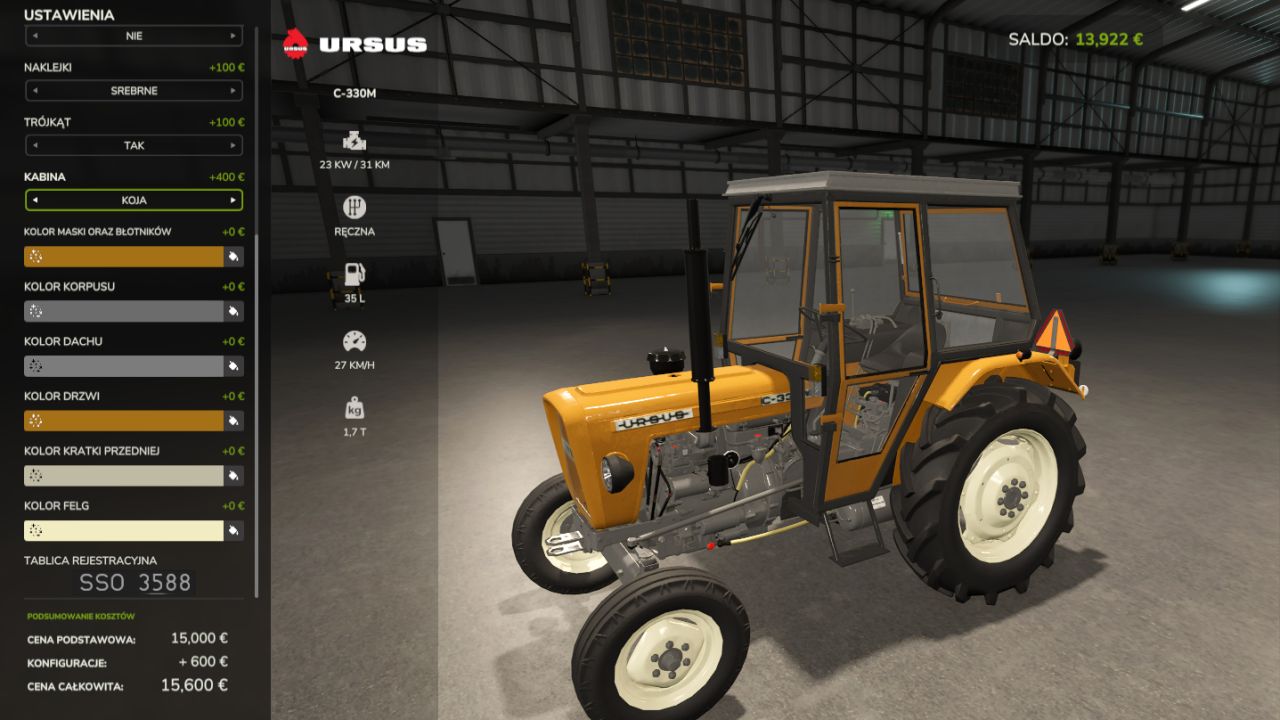The width and height of the screenshot is (1280, 720).
Task: Open the Kolor korpusu color bar
Action: tap(124, 312)
